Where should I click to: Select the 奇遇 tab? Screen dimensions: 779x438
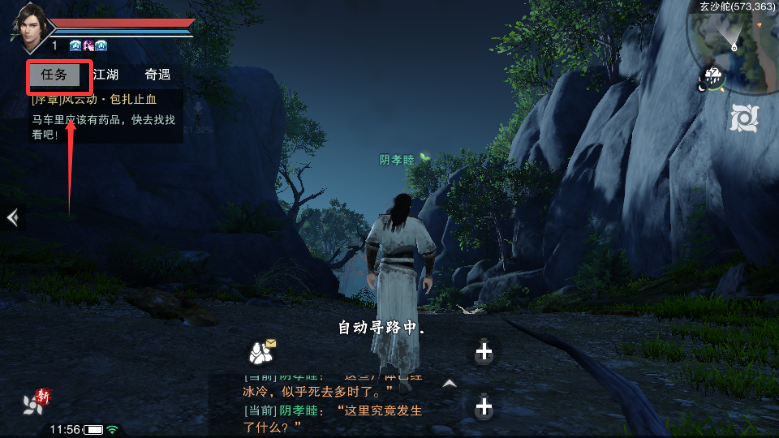pos(157,74)
